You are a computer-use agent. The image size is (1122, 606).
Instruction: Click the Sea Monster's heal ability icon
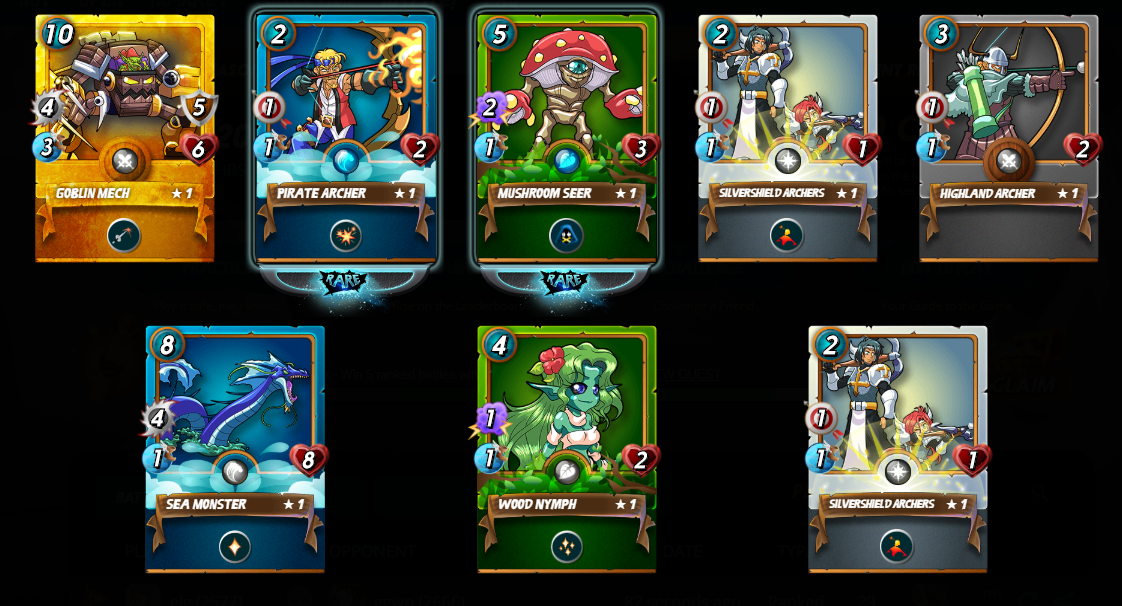coord(235,547)
